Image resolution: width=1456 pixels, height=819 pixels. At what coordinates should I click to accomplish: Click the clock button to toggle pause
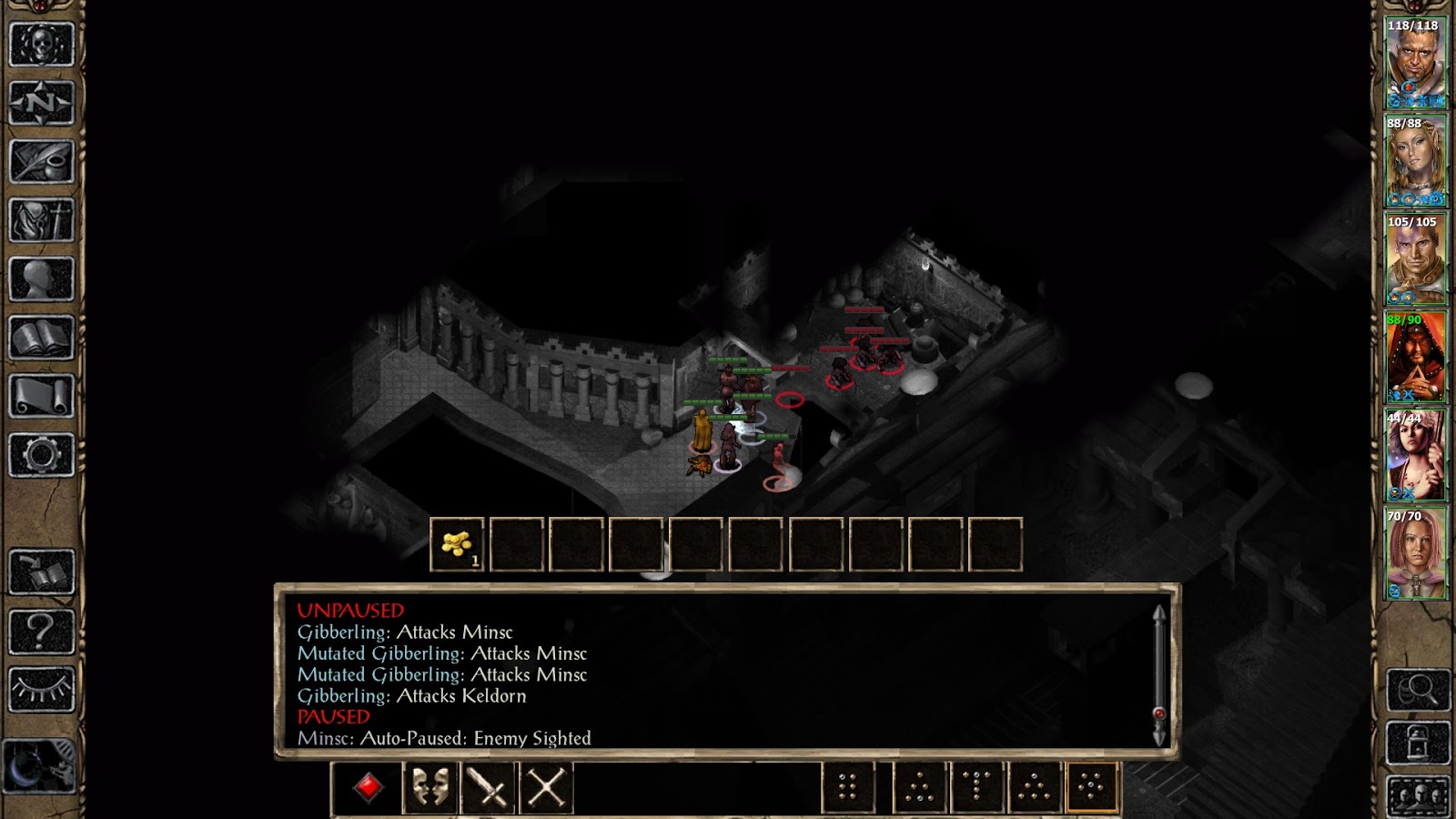coord(40,766)
